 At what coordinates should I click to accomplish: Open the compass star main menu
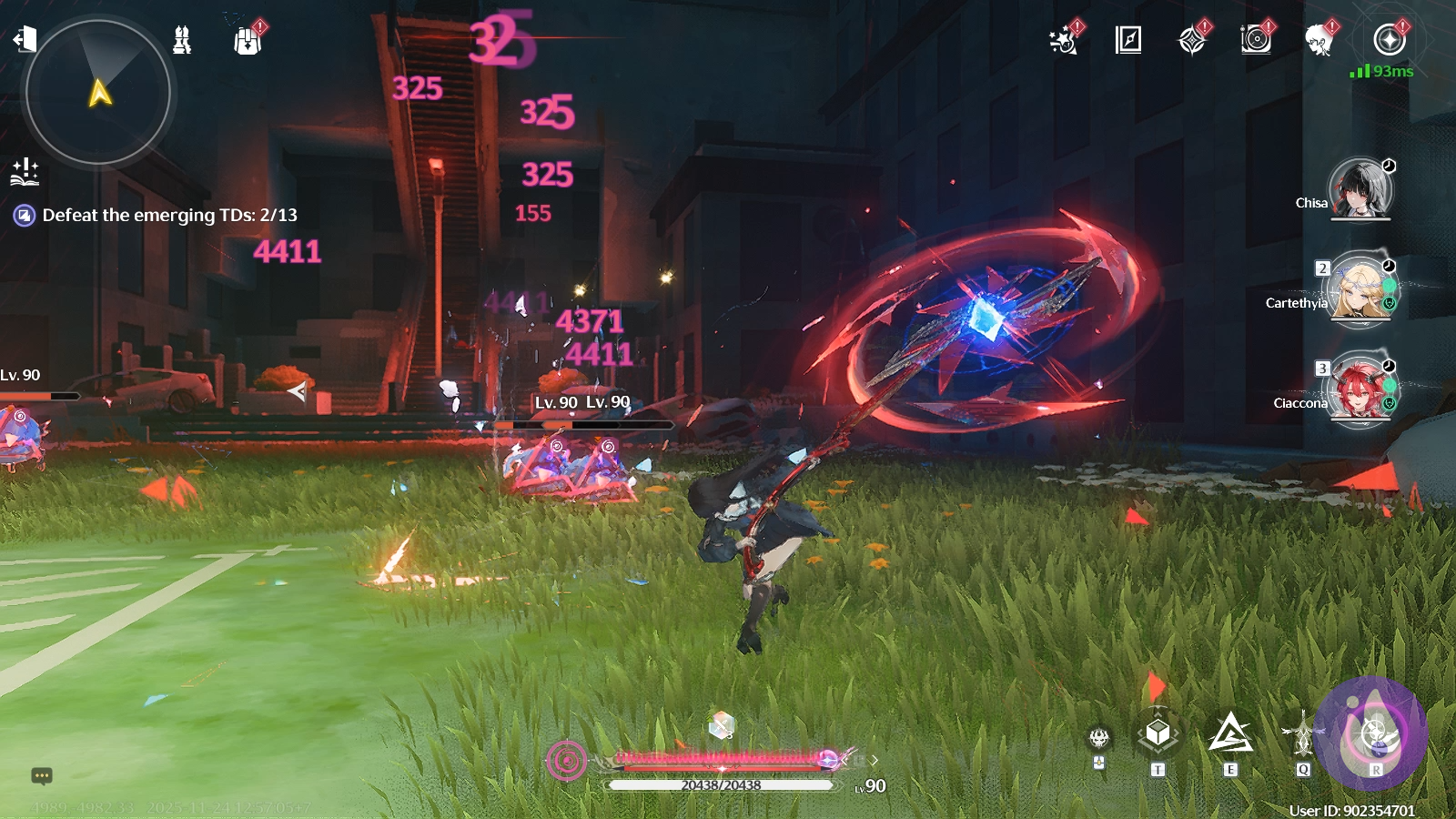pyautogui.click(x=1390, y=40)
